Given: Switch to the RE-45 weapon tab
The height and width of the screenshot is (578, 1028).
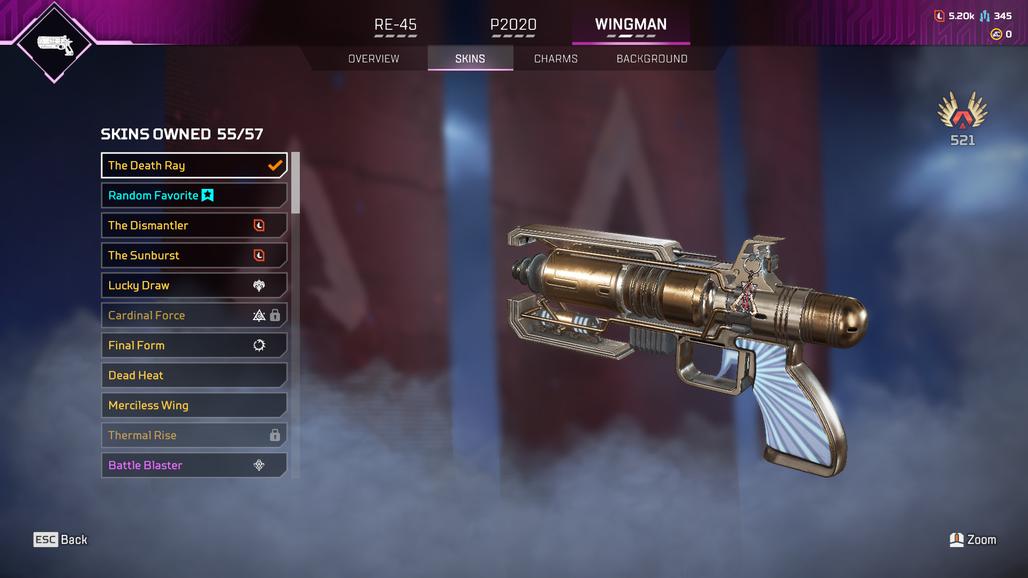Looking at the screenshot, I should click(395, 25).
